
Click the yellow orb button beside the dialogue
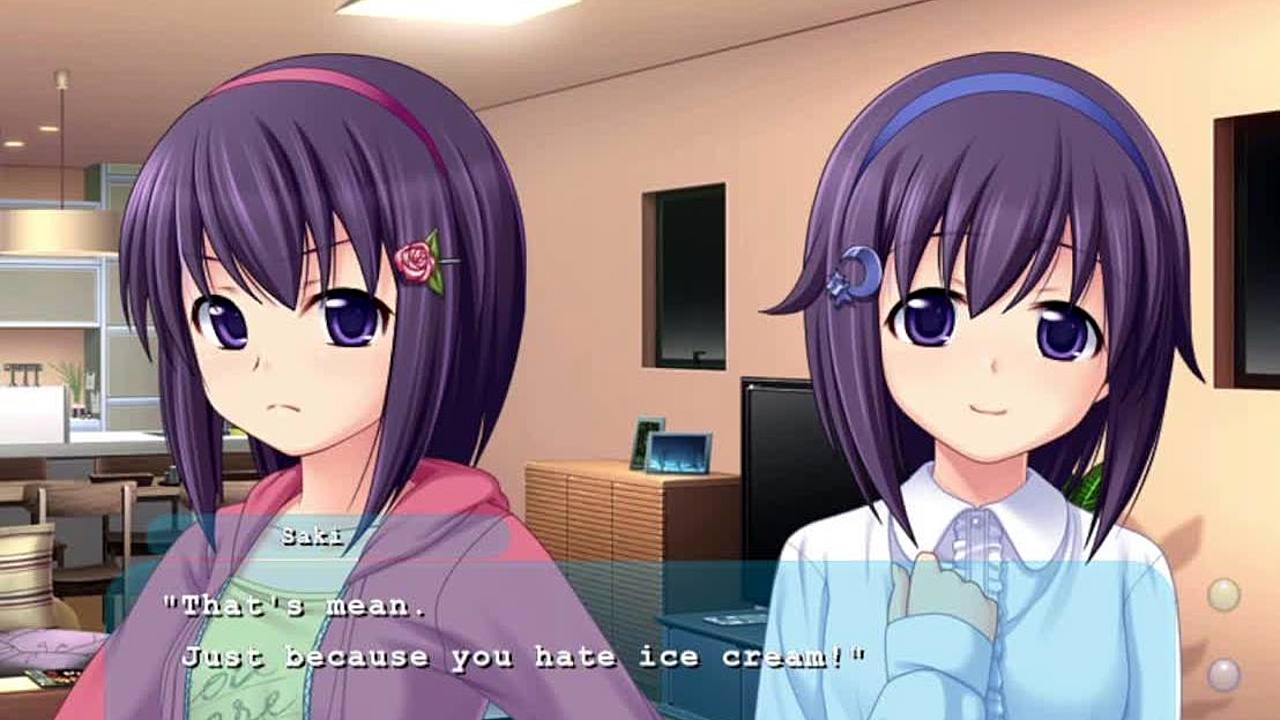[1223, 595]
